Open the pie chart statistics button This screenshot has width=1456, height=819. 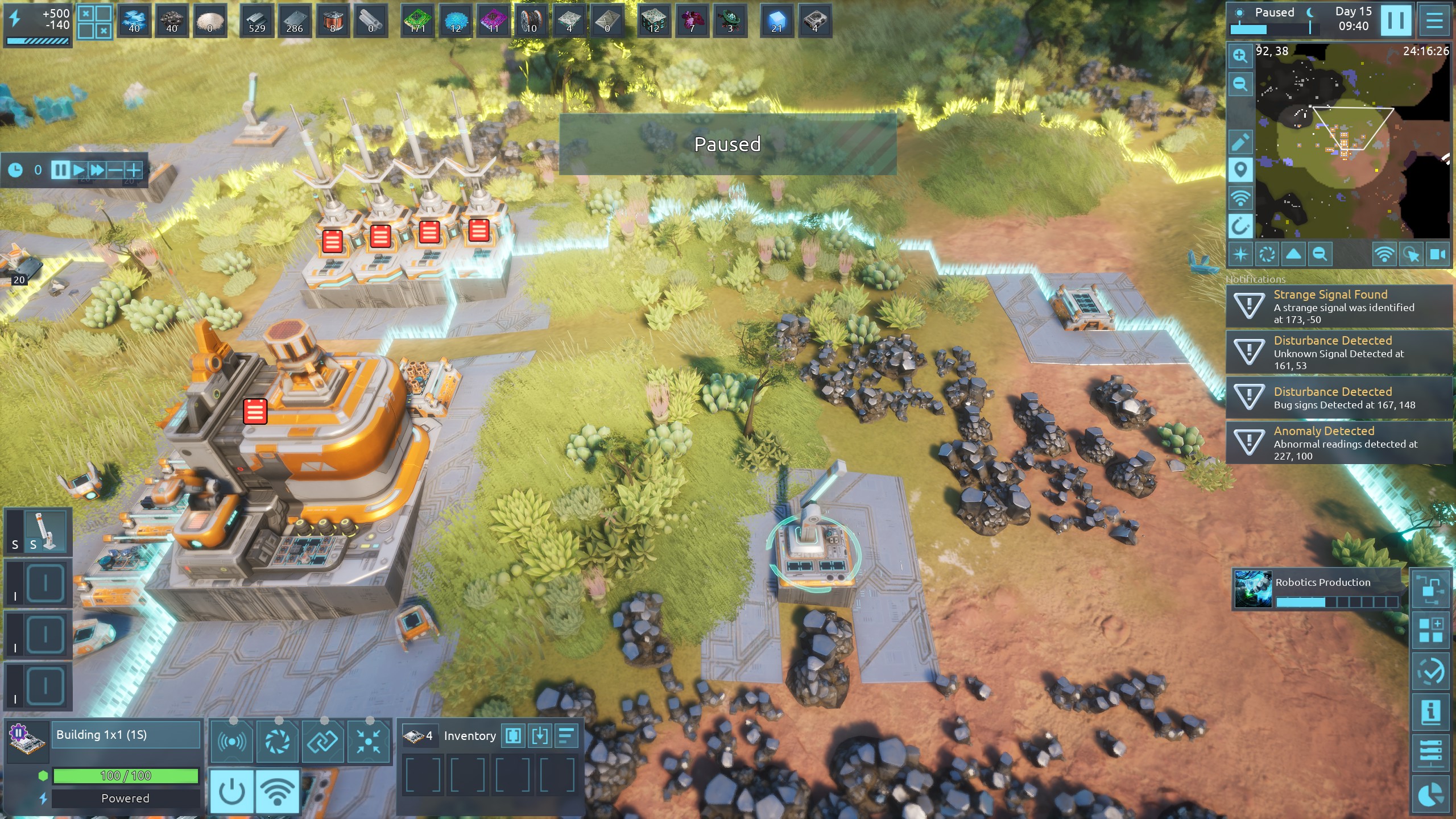(x=1430, y=794)
